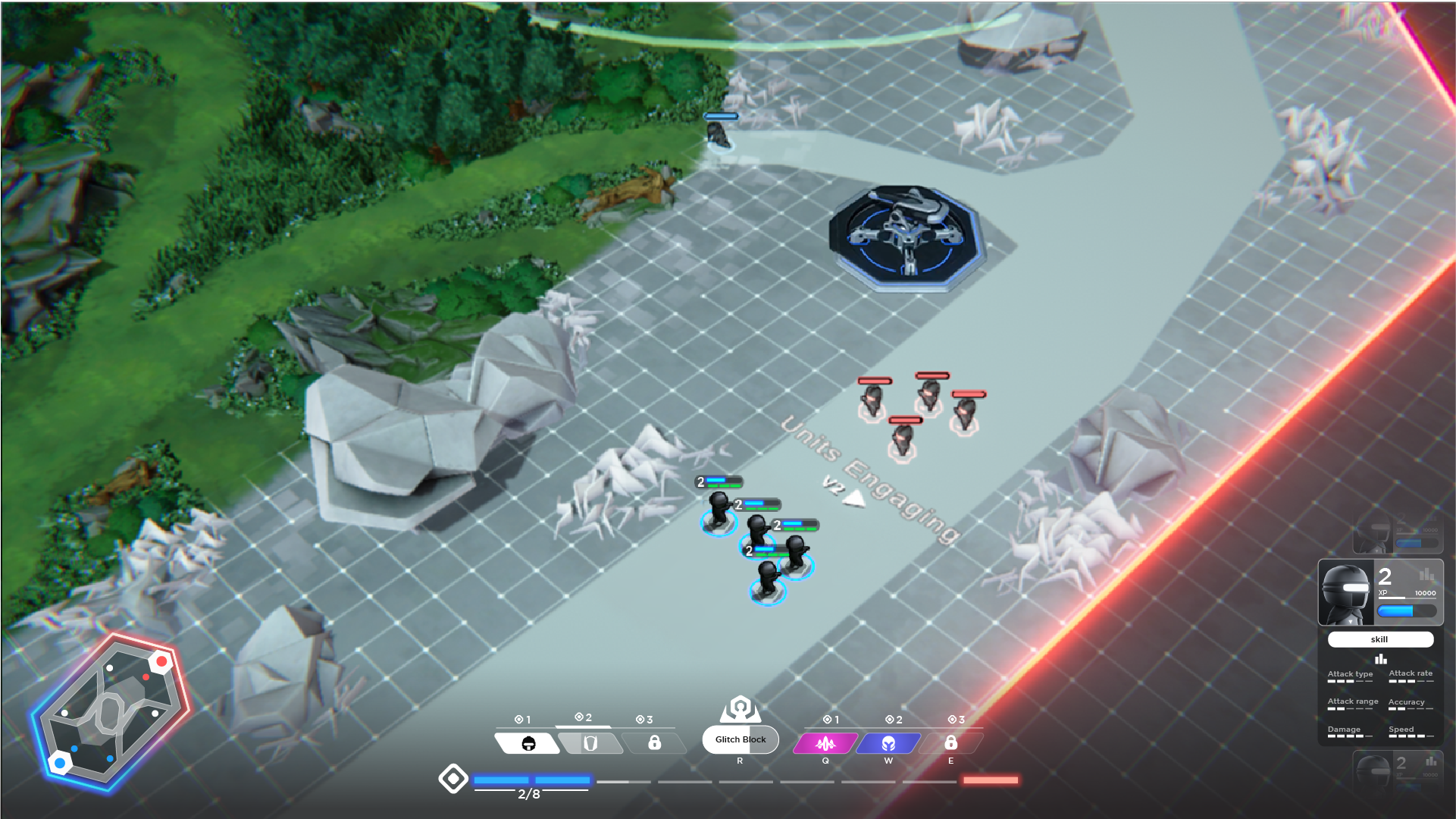Click the blue base marker on minimap
1456x819 pixels.
click(59, 762)
